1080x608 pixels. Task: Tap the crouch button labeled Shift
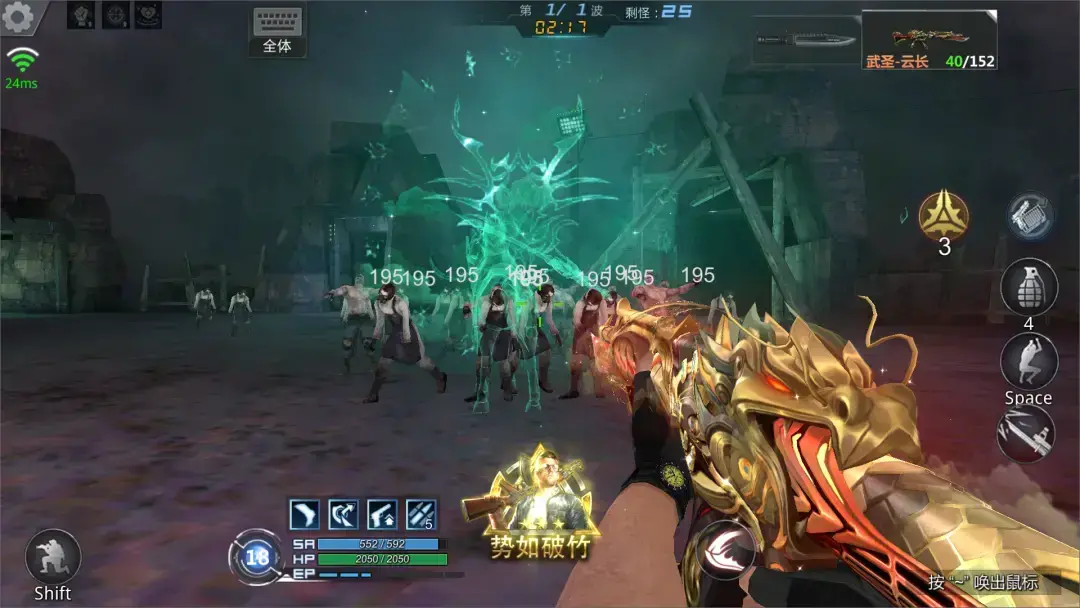click(52, 556)
